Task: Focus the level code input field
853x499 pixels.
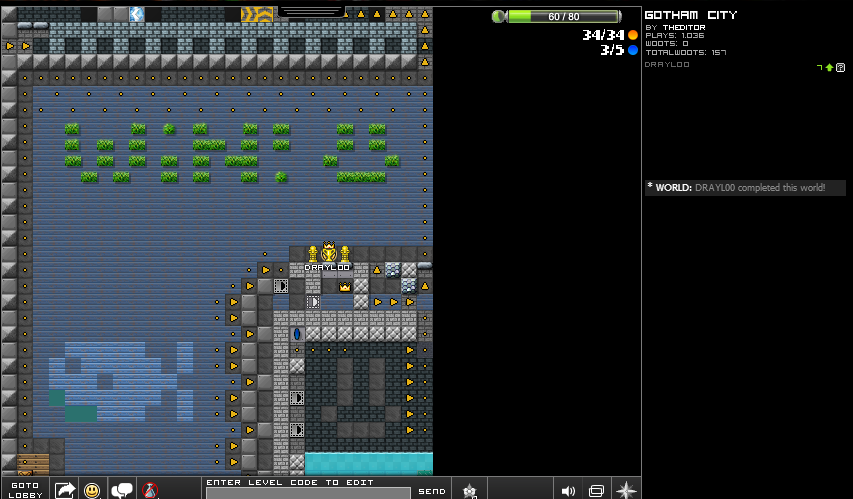Action: click(308, 493)
